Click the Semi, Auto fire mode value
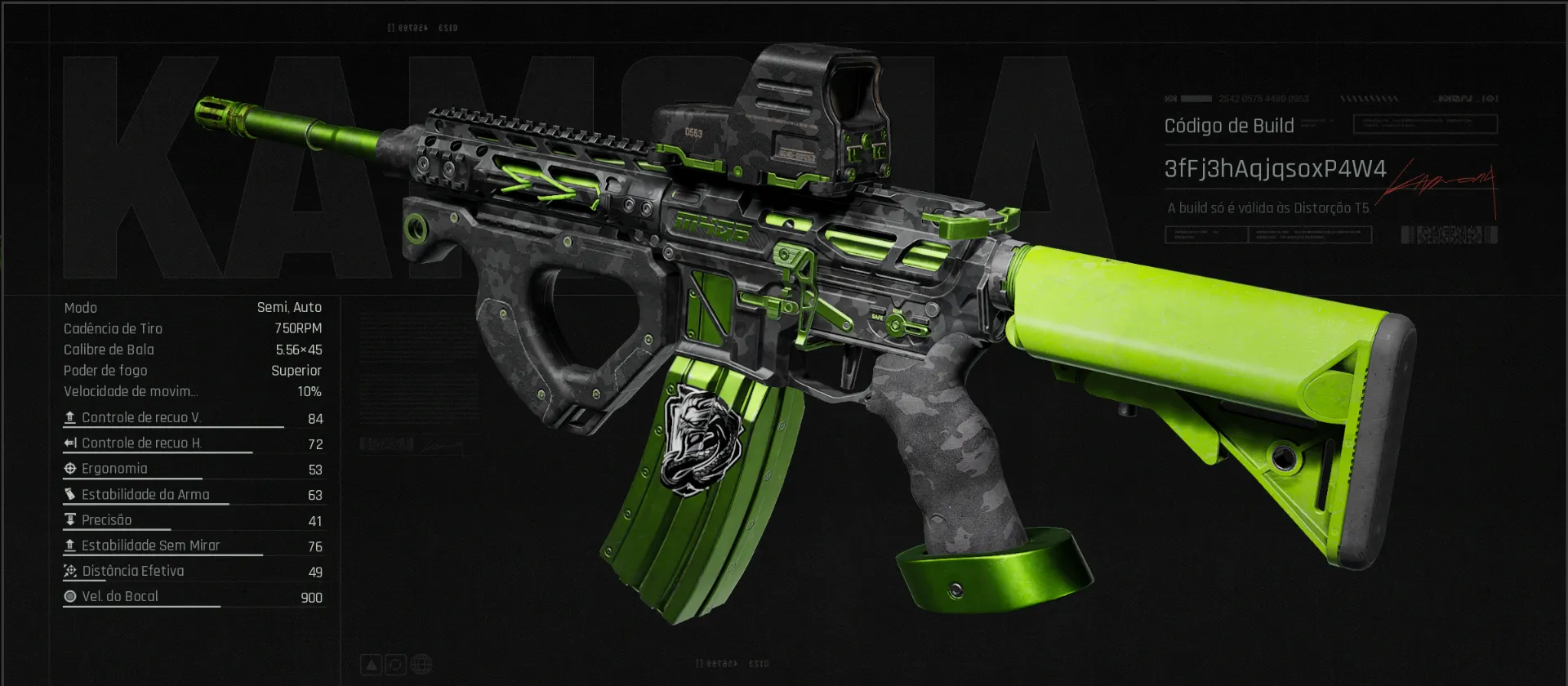Screen dimensions: 1568x686 point(291,308)
